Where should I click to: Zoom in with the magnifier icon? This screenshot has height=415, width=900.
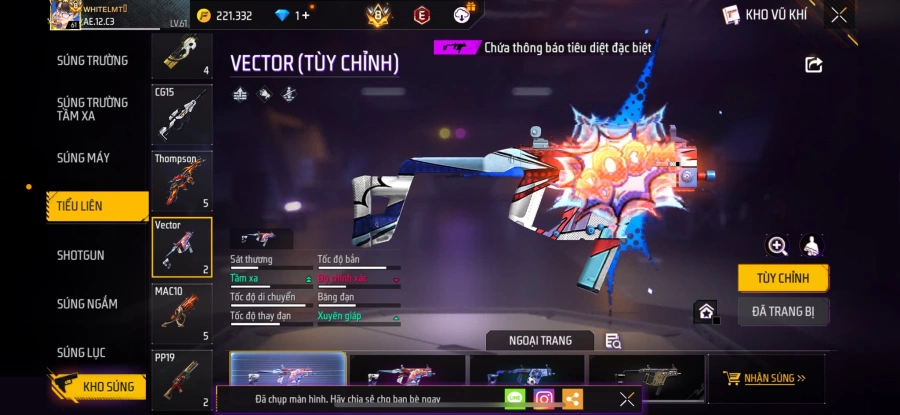click(x=777, y=245)
